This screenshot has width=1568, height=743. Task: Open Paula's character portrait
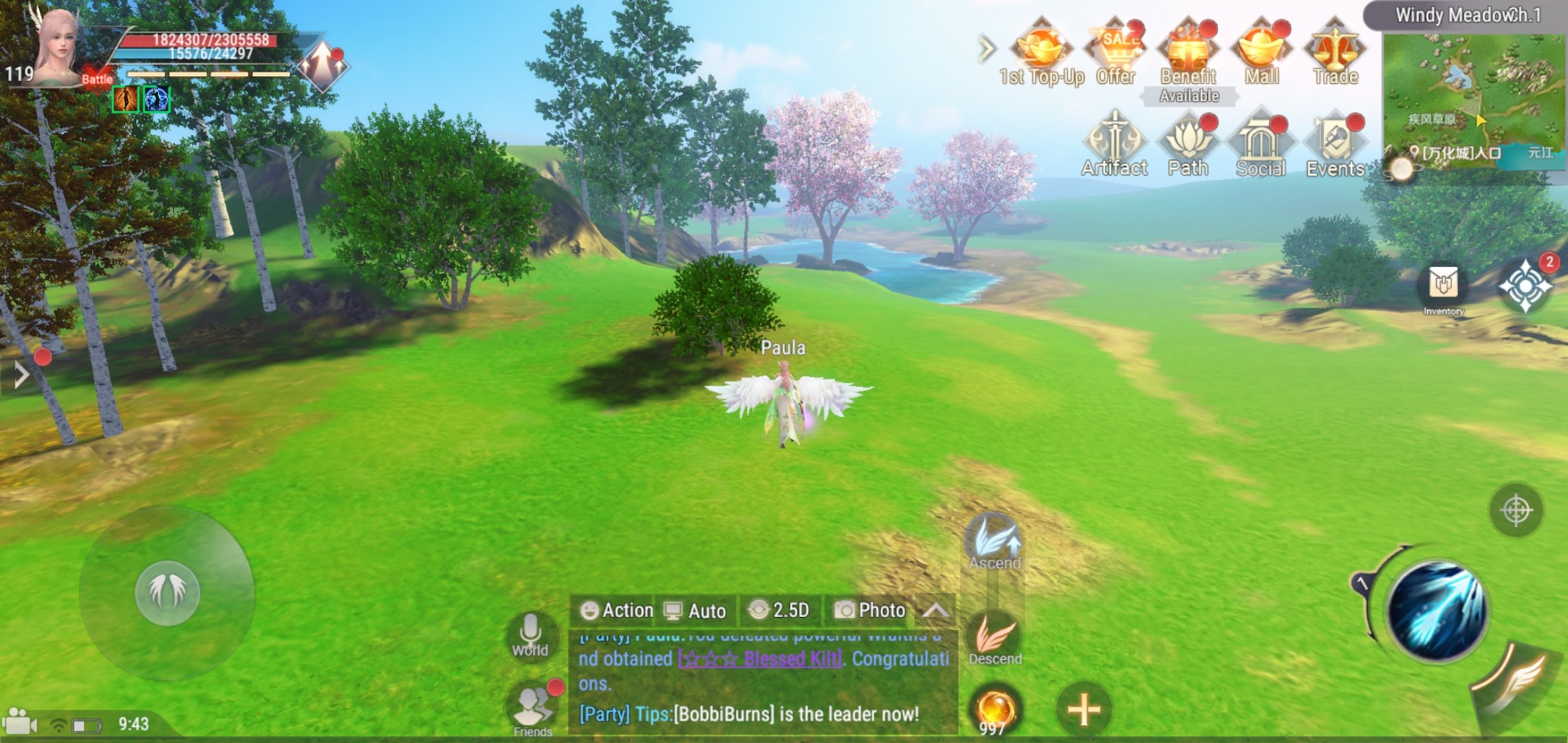pyautogui.click(x=58, y=48)
